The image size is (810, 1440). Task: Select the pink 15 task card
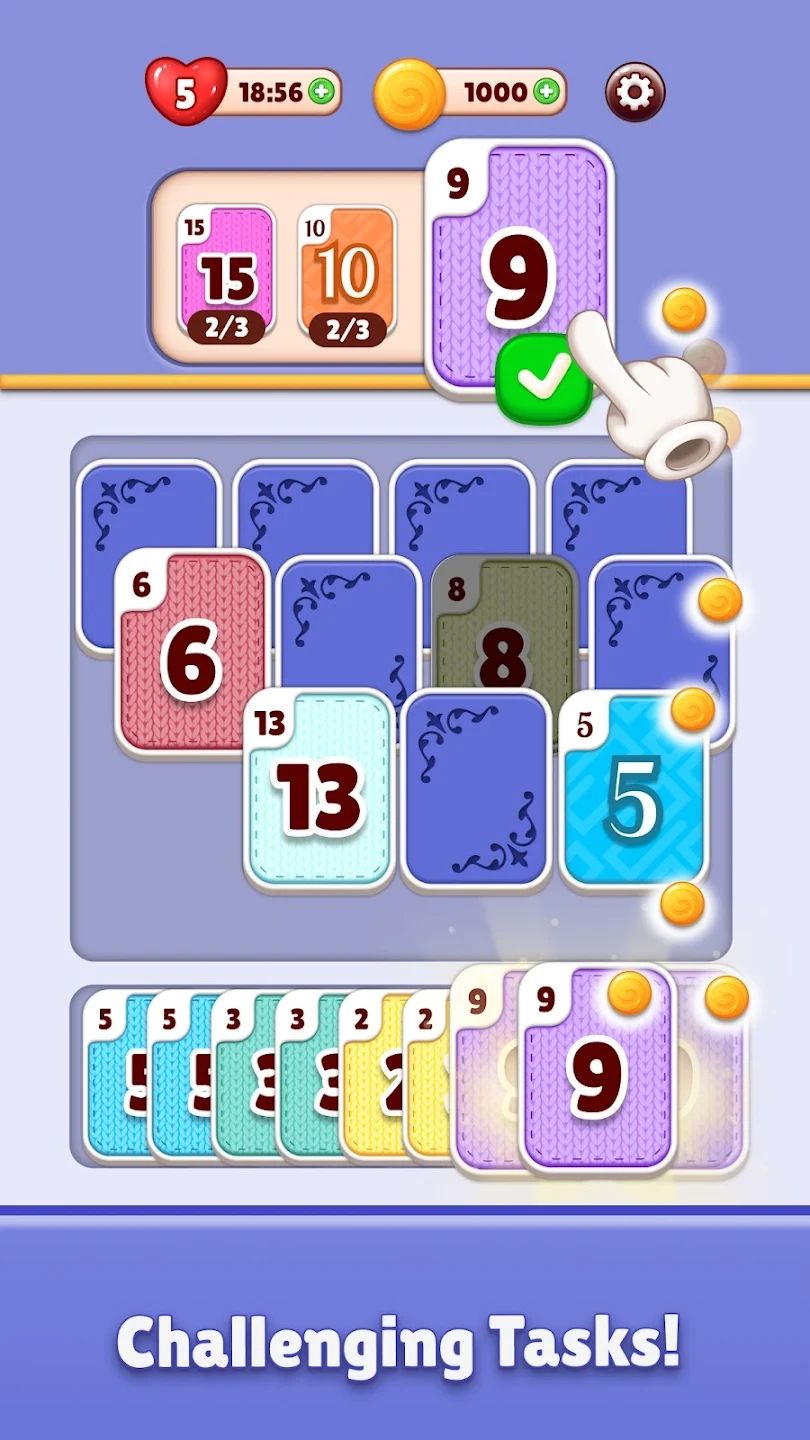pos(226,272)
